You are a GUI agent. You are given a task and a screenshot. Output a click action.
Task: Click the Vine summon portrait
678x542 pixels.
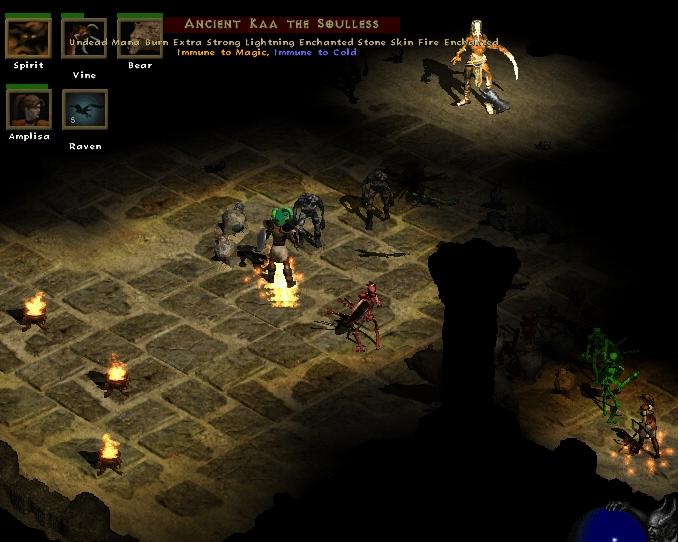(84, 37)
